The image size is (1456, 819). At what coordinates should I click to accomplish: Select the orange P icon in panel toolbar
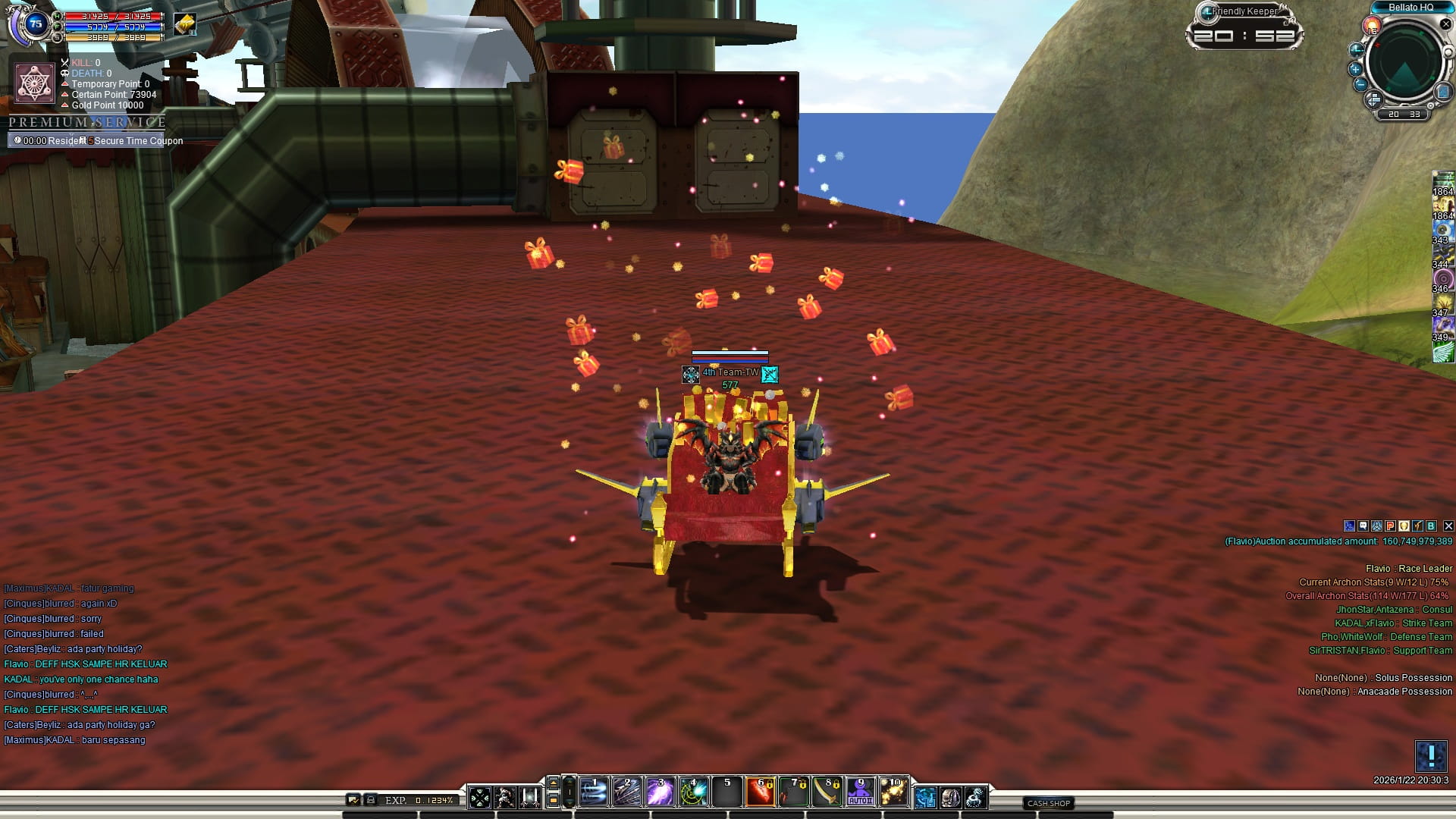tap(1390, 526)
